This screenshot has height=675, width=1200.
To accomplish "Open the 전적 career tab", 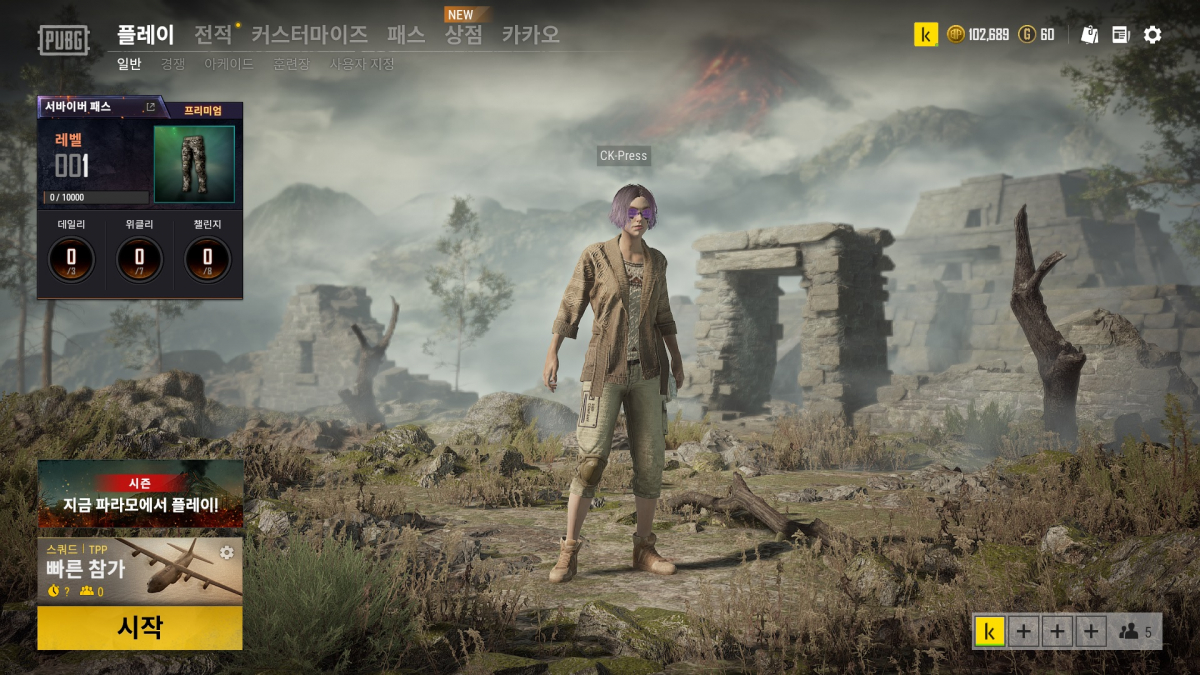I will 213,35.
